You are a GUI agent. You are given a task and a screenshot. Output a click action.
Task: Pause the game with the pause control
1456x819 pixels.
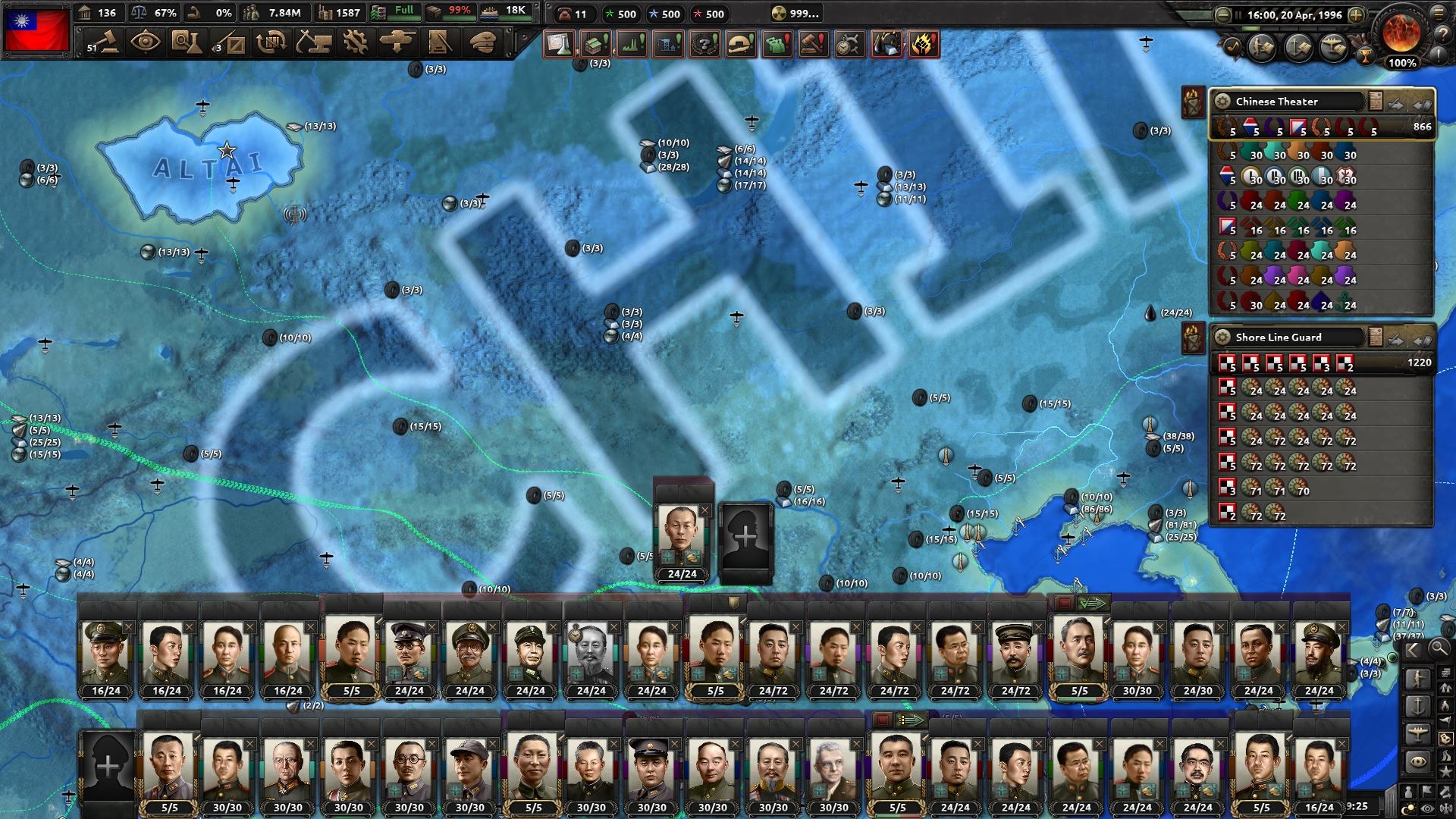[x=1238, y=14]
